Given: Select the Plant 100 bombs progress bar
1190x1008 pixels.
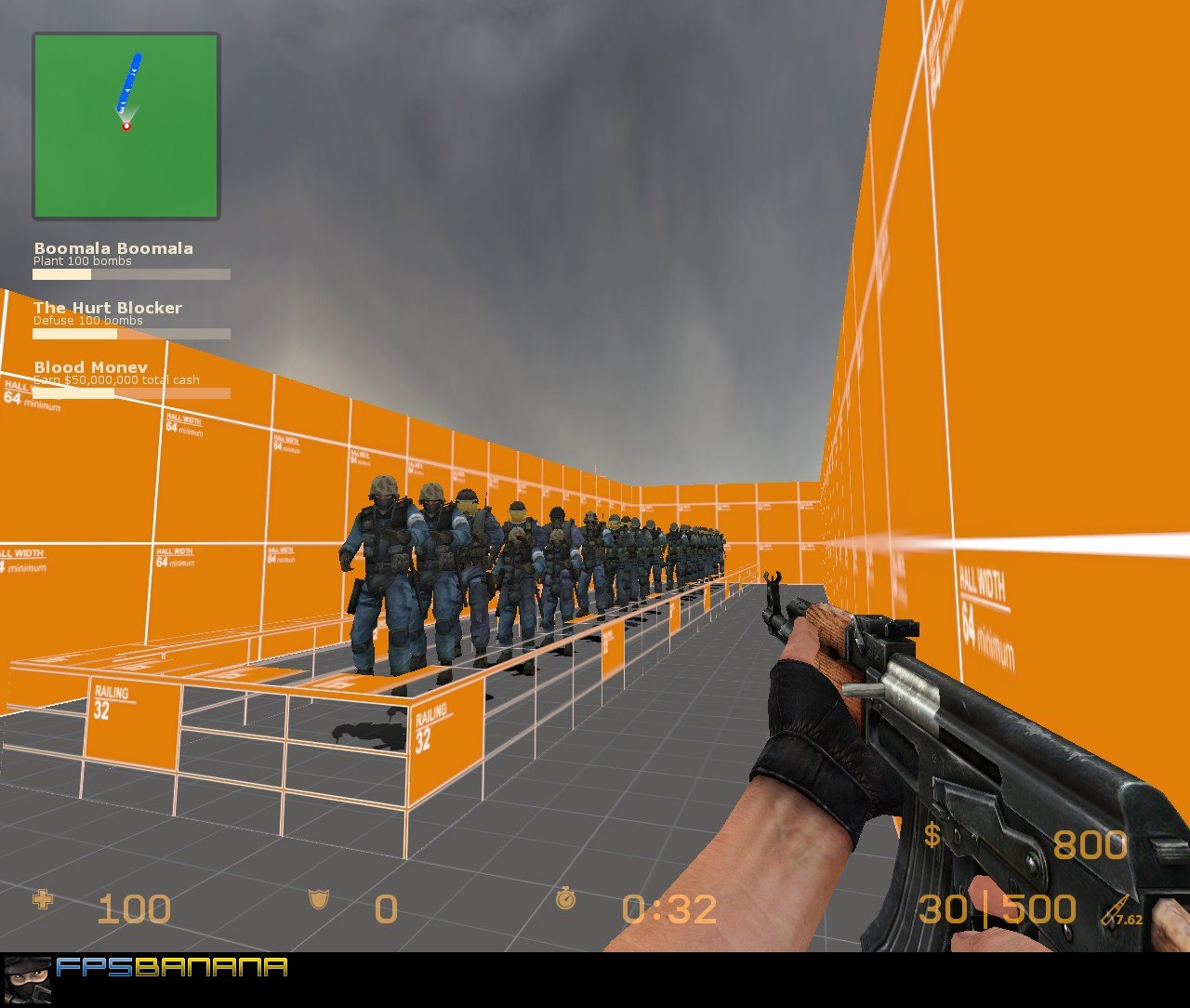Looking at the screenshot, I should pos(132,274).
